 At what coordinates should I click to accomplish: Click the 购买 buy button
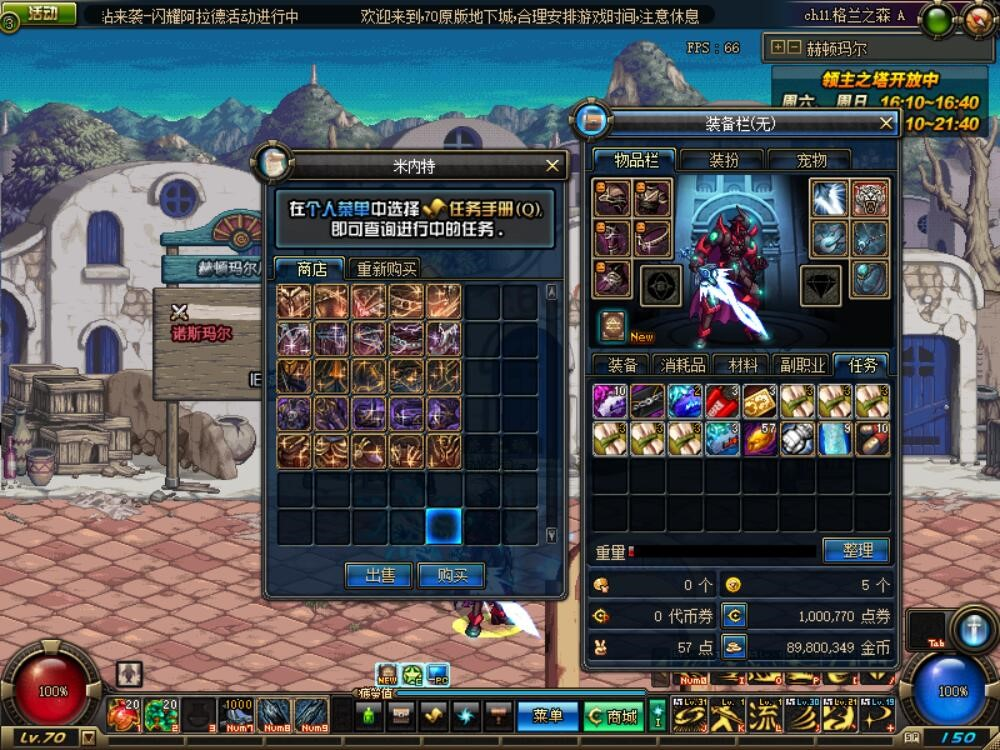click(x=450, y=575)
